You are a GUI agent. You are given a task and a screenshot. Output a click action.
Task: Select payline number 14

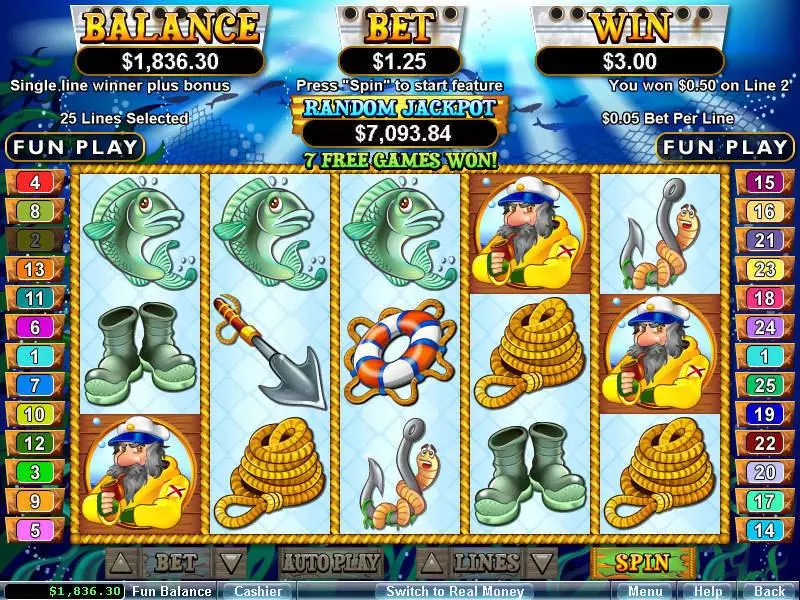click(x=765, y=530)
